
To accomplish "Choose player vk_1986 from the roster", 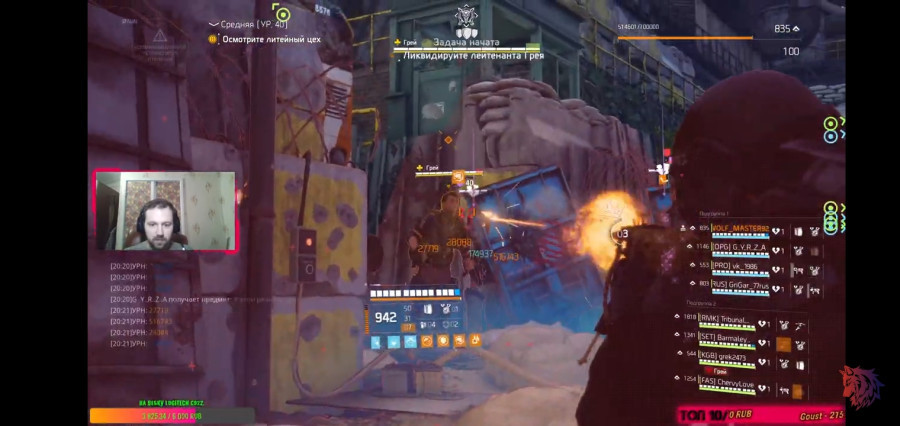I will pyautogui.click(x=736, y=265).
